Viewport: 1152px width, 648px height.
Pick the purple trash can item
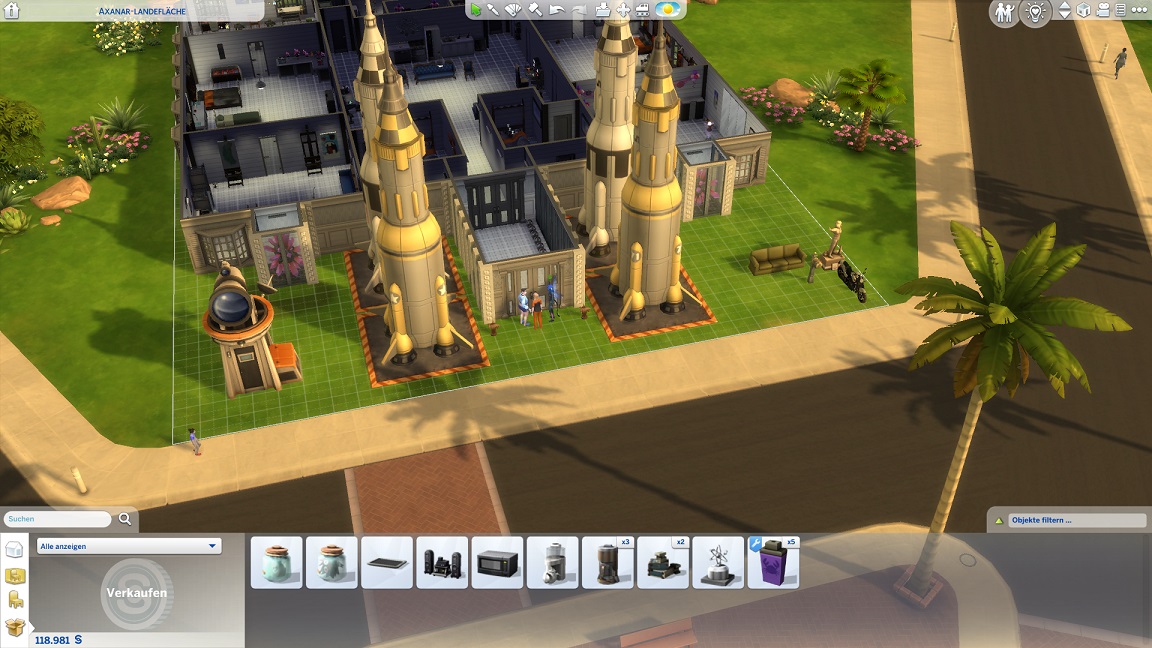(773, 563)
